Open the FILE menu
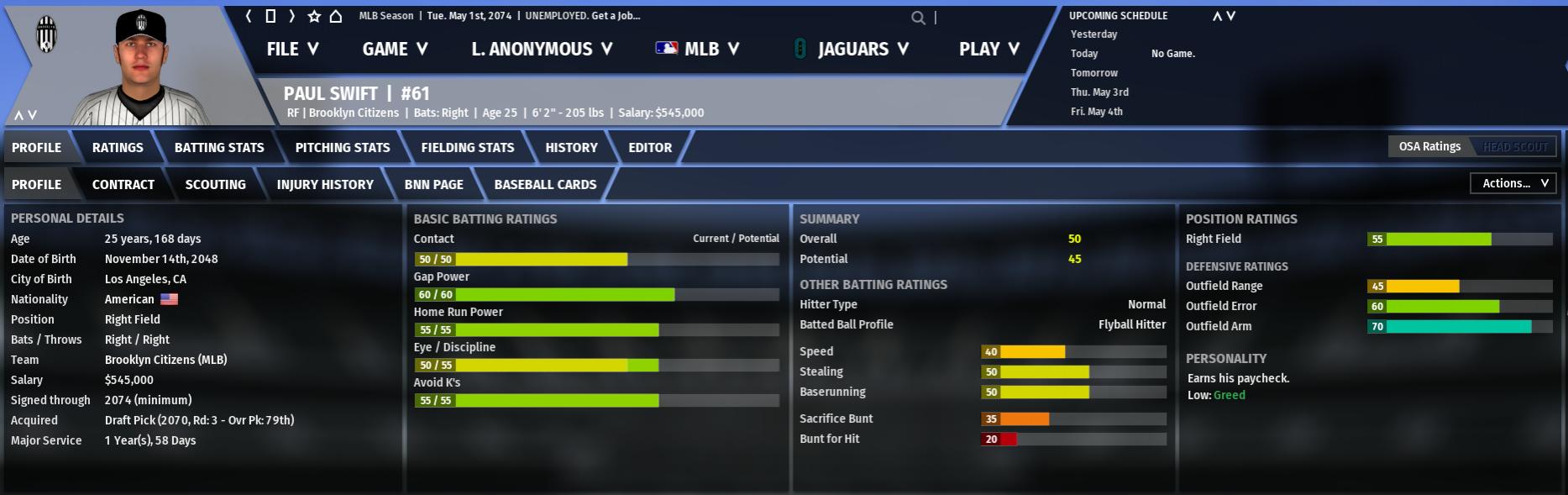This screenshot has height=495, width=1568. pyautogui.click(x=292, y=49)
